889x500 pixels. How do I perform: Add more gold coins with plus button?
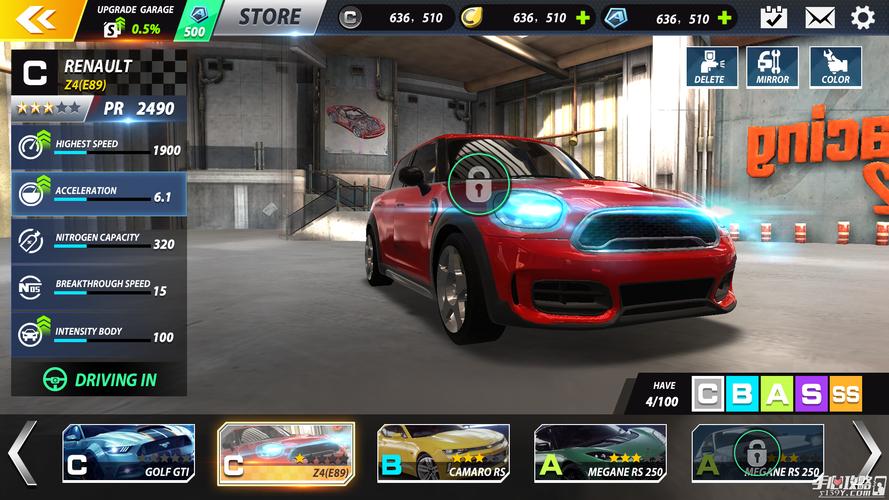point(583,18)
